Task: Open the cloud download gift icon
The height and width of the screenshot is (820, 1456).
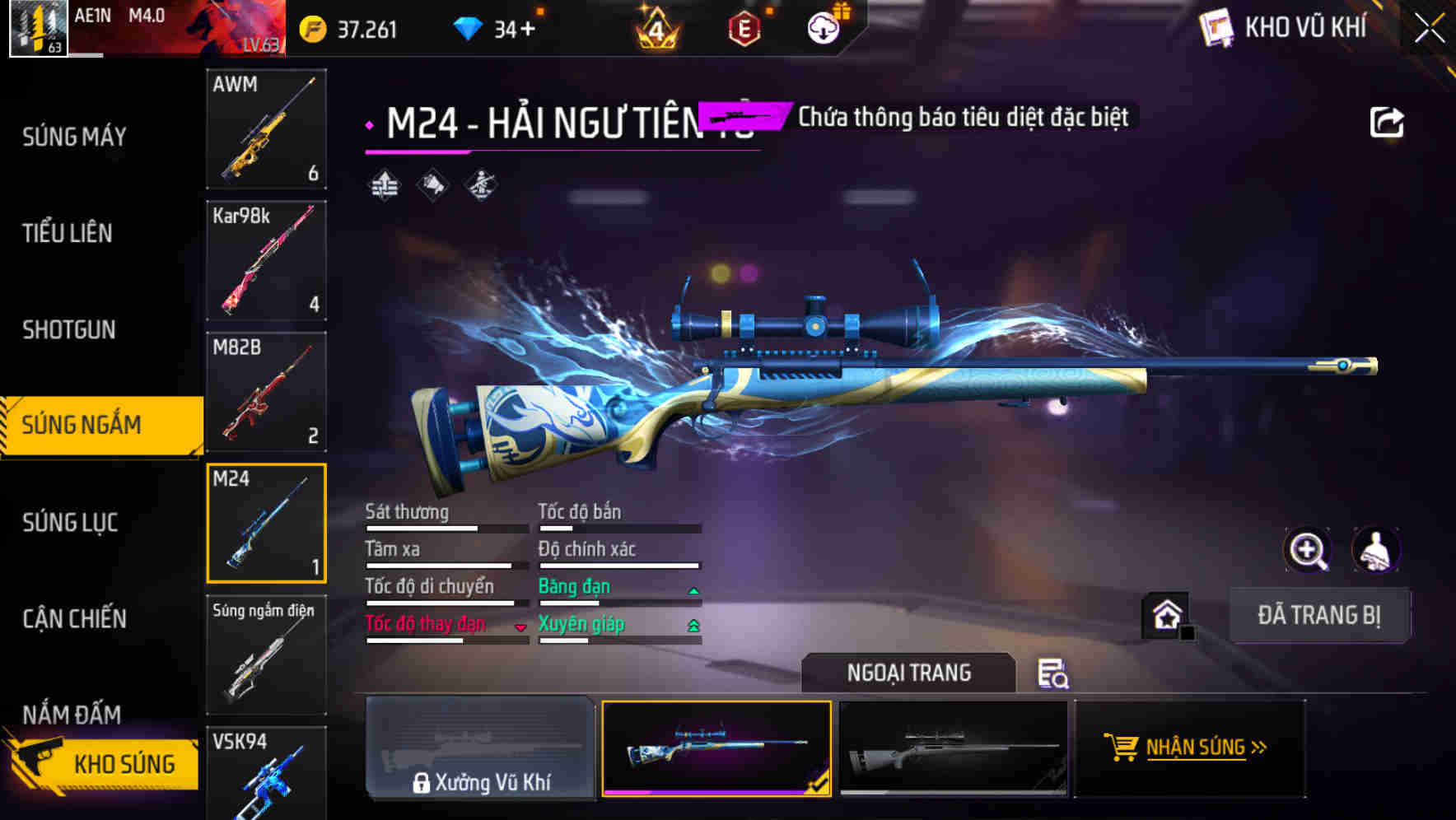Action: (x=821, y=27)
